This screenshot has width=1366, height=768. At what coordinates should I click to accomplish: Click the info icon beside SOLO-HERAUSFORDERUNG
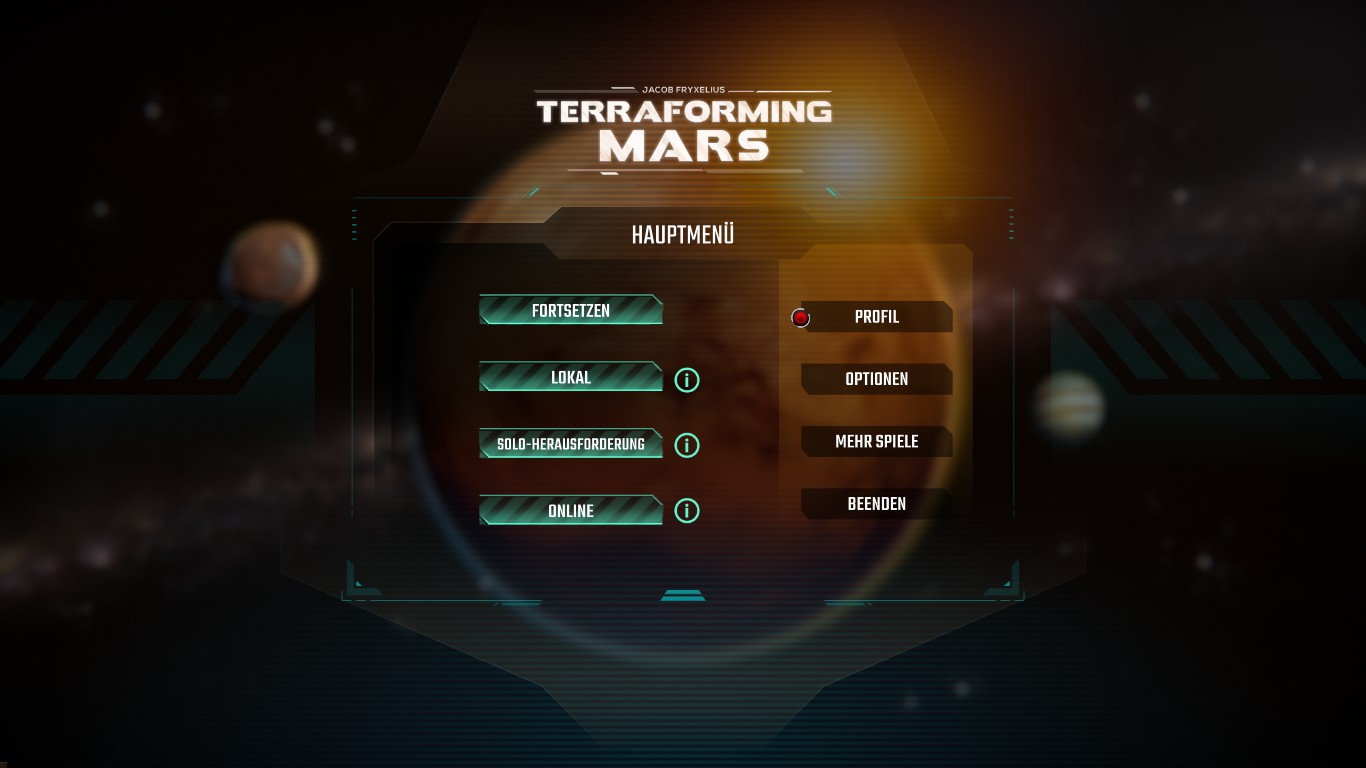click(686, 445)
